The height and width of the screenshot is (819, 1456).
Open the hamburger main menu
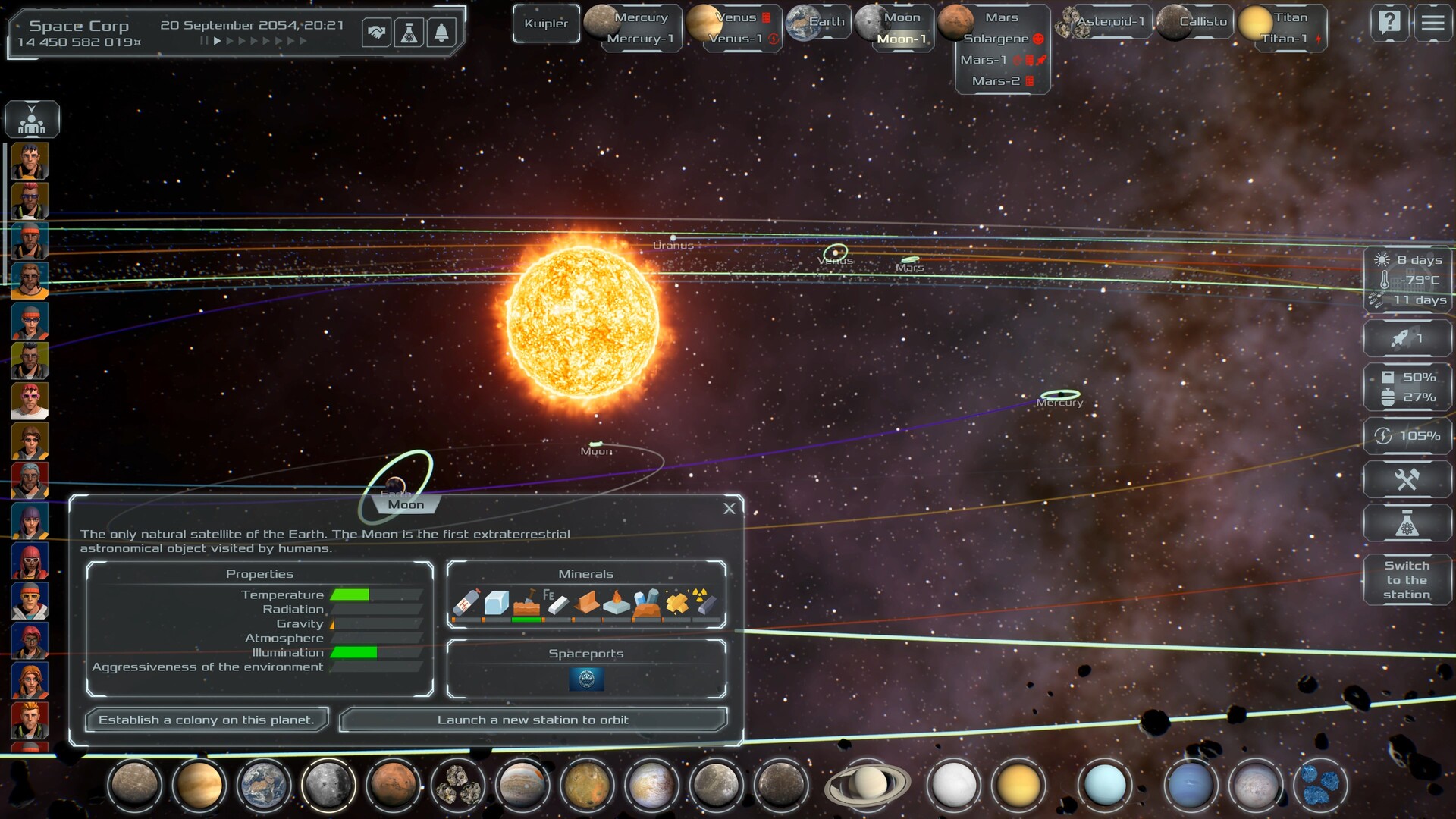[x=1432, y=23]
